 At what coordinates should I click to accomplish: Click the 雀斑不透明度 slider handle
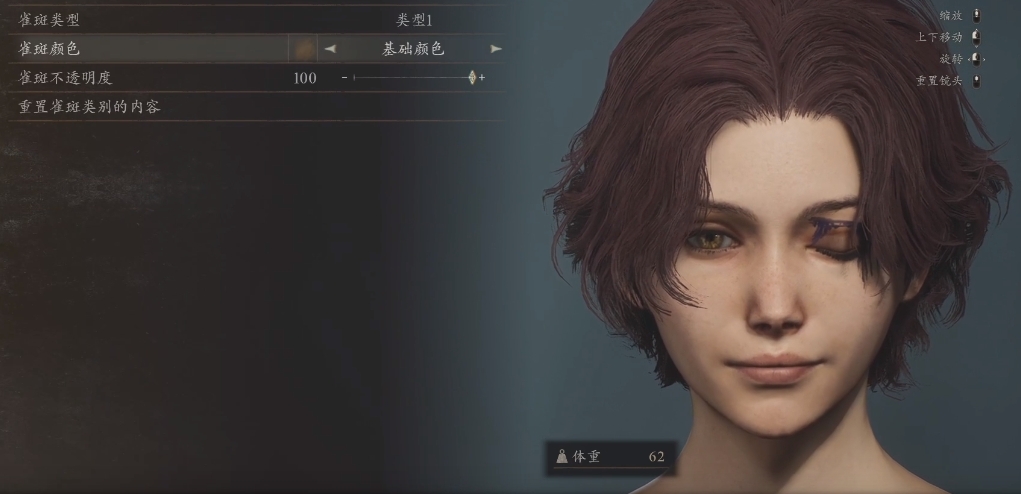472,77
